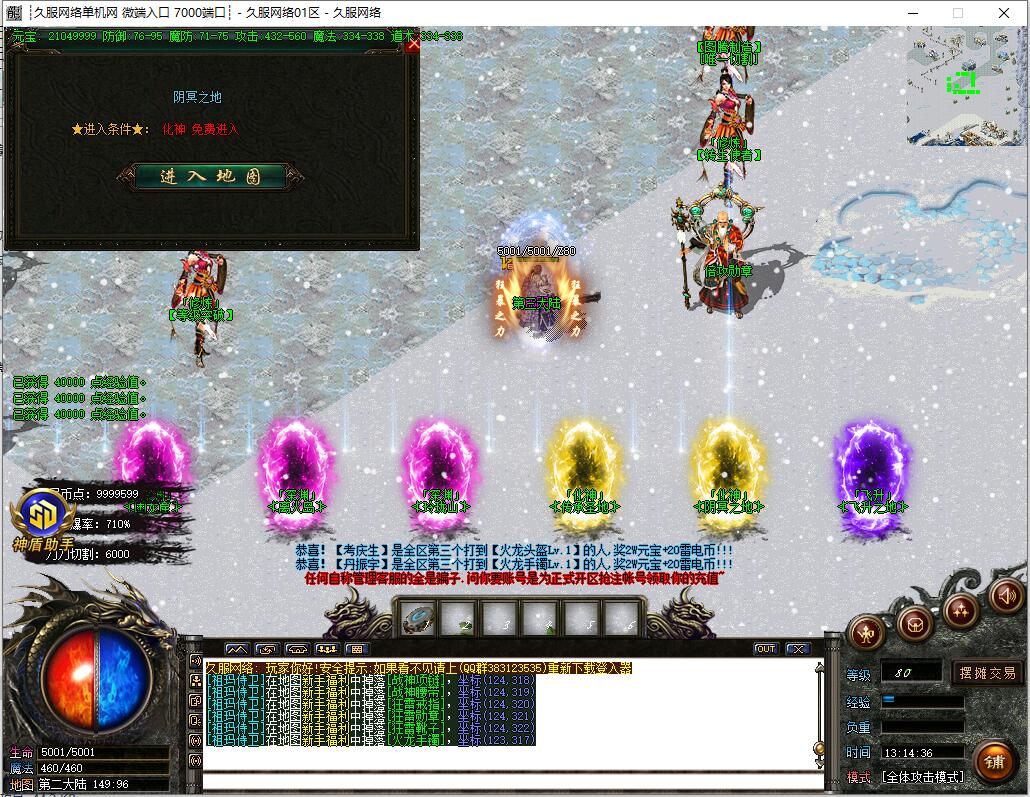
Task: Click the 进入地图 enter map button
Action: click(210, 177)
